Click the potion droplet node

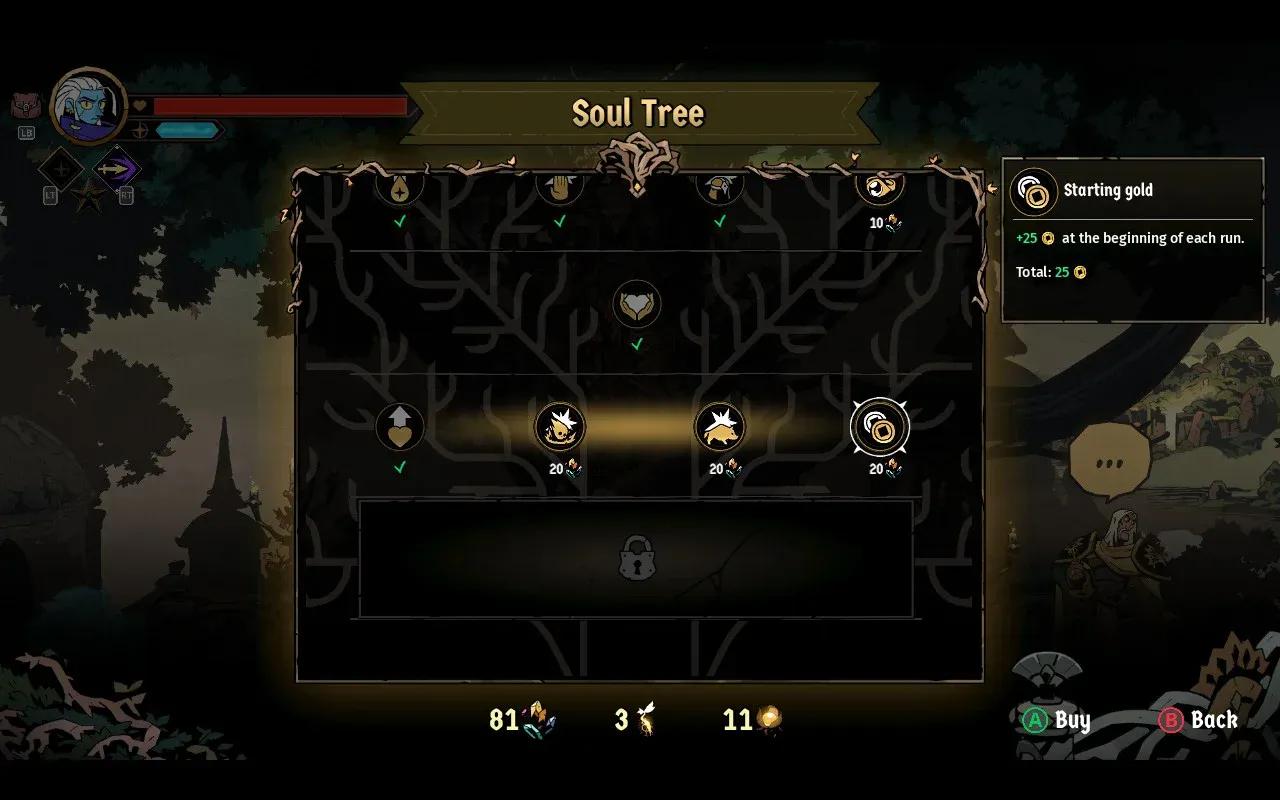pos(400,188)
